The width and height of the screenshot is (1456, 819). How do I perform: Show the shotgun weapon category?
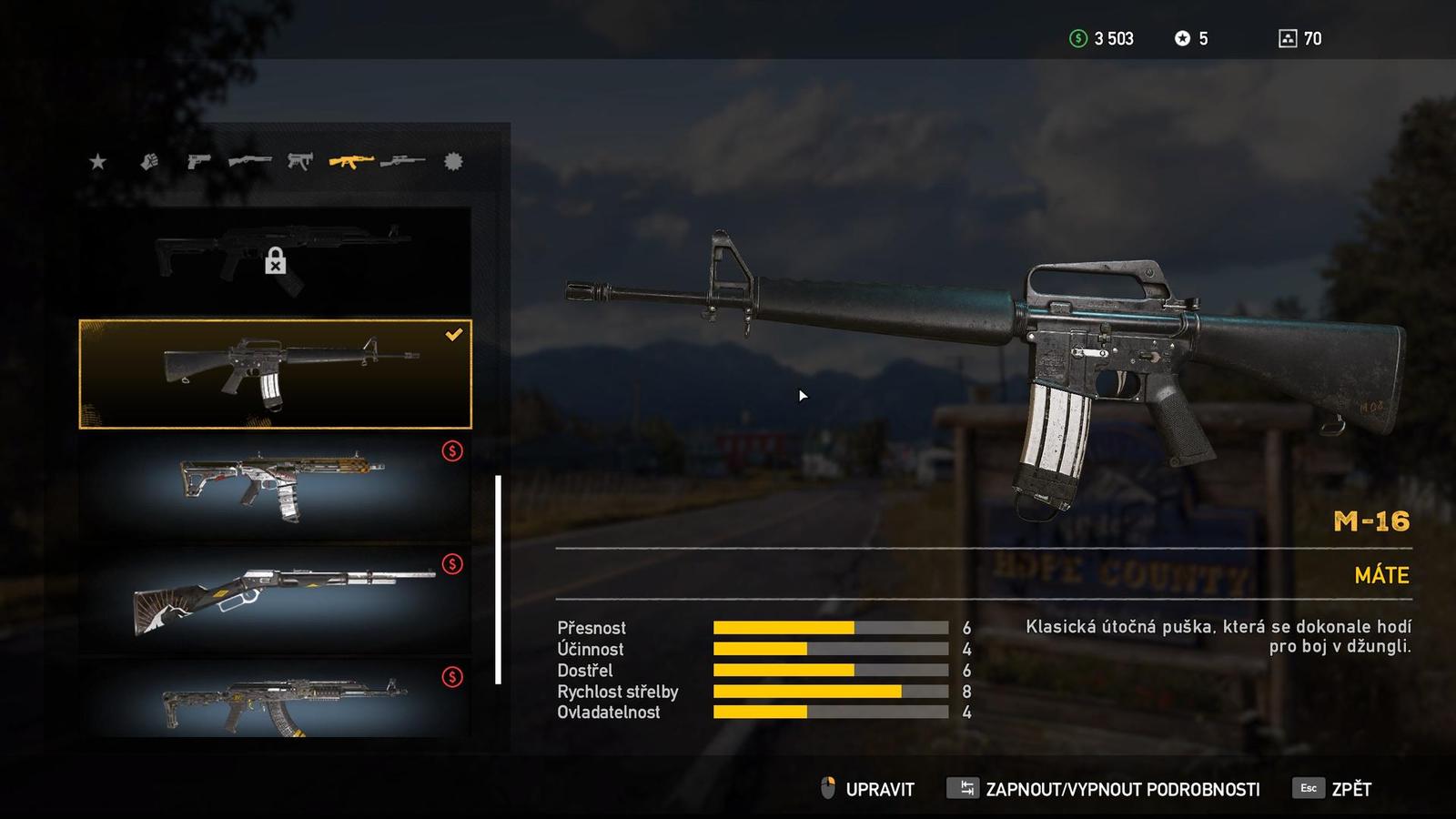tap(249, 162)
